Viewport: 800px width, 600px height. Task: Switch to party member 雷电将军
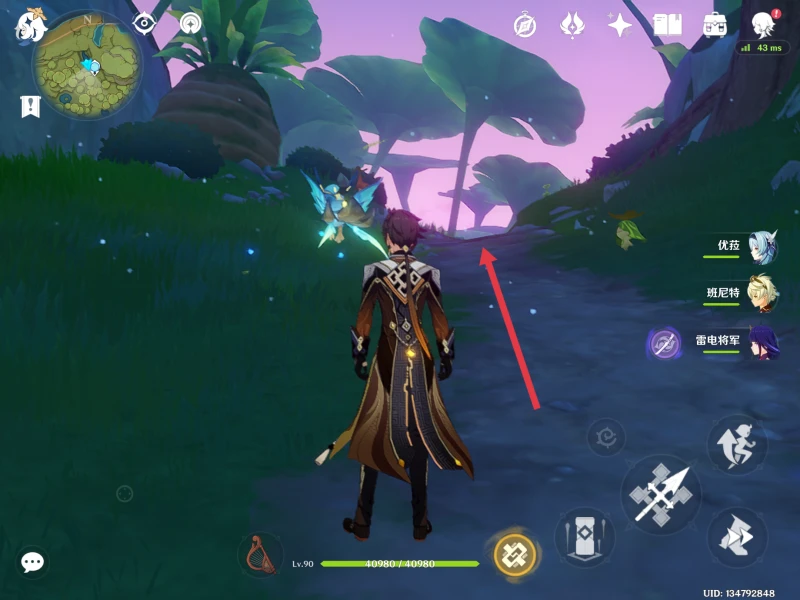pyautogui.click(x=763, y=342)
